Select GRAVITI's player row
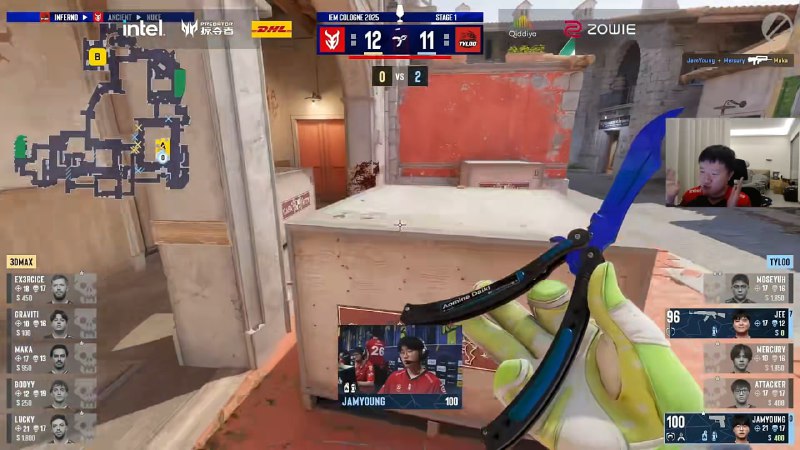 pyautogui.click(x=52, y=323)
